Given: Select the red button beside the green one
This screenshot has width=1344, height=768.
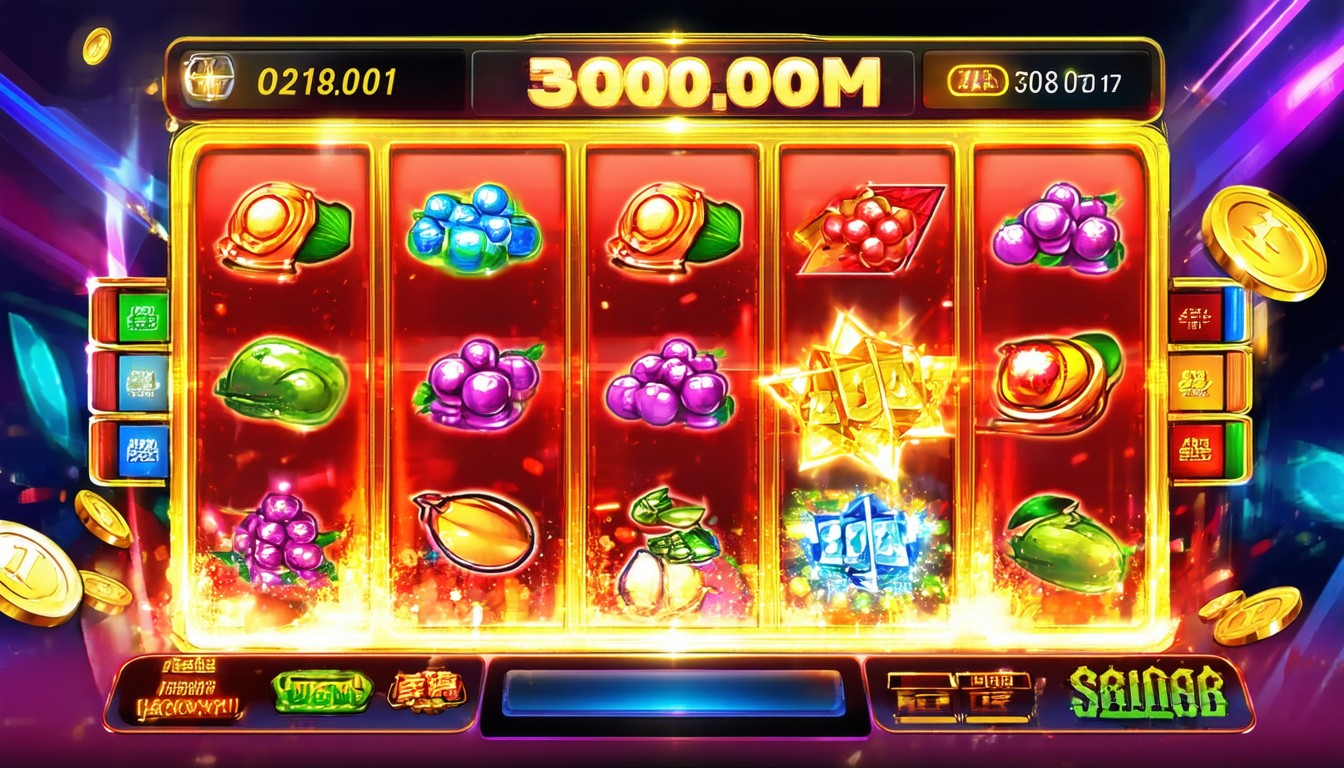Looking at the screenshot, I should click(x=427, y=690).
